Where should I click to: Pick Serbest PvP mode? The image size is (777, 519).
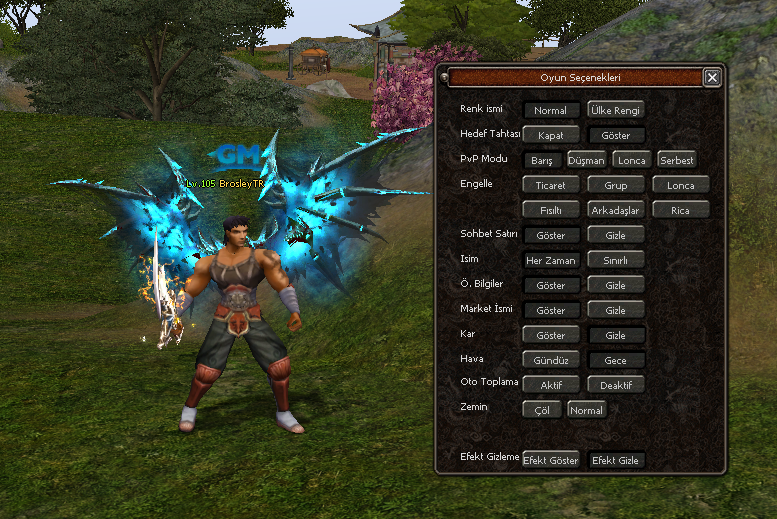click(x=676, y=159)
